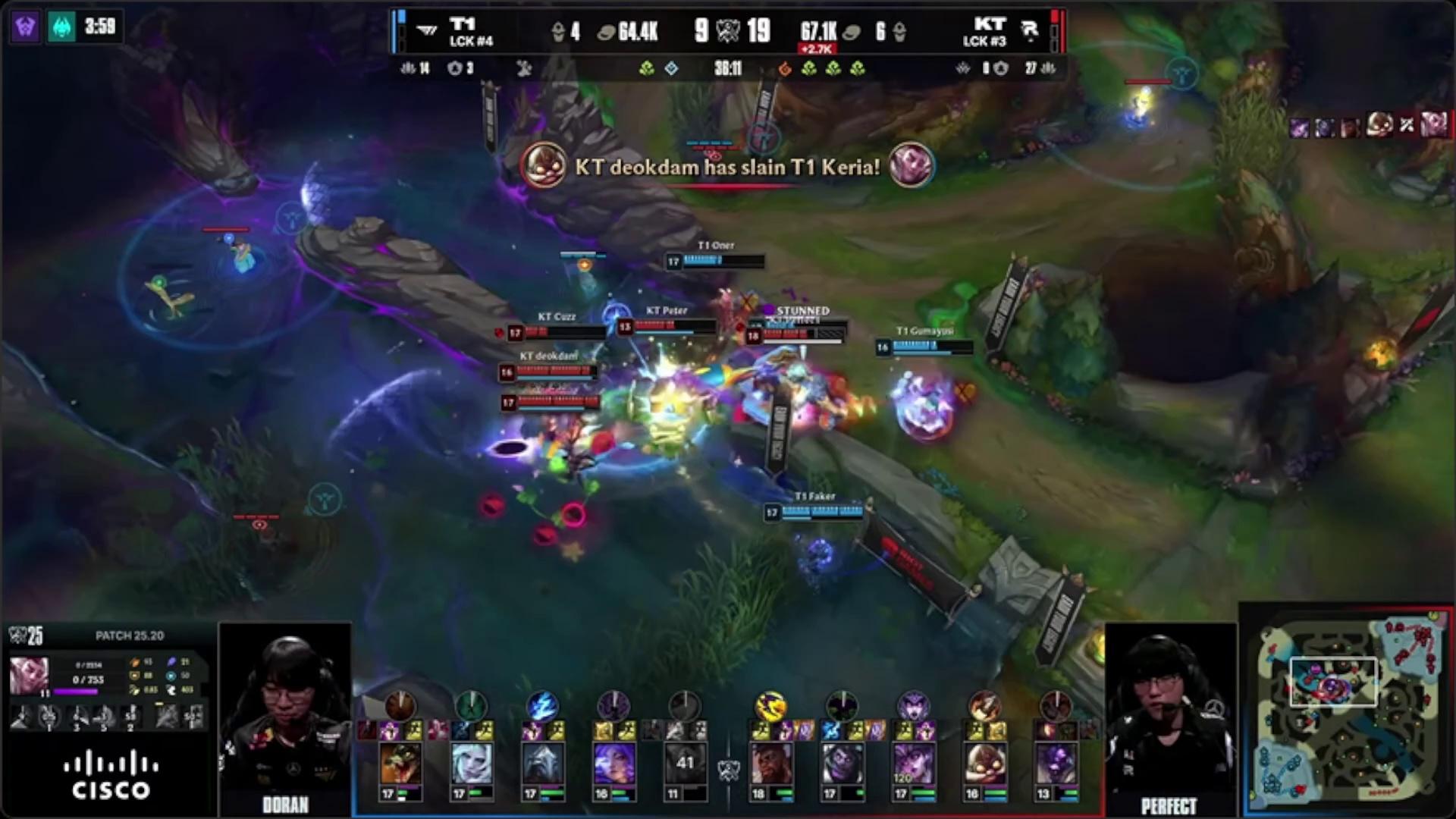Click the purple Baron timer icon
1456x819 pixels.
pos(25,27)
